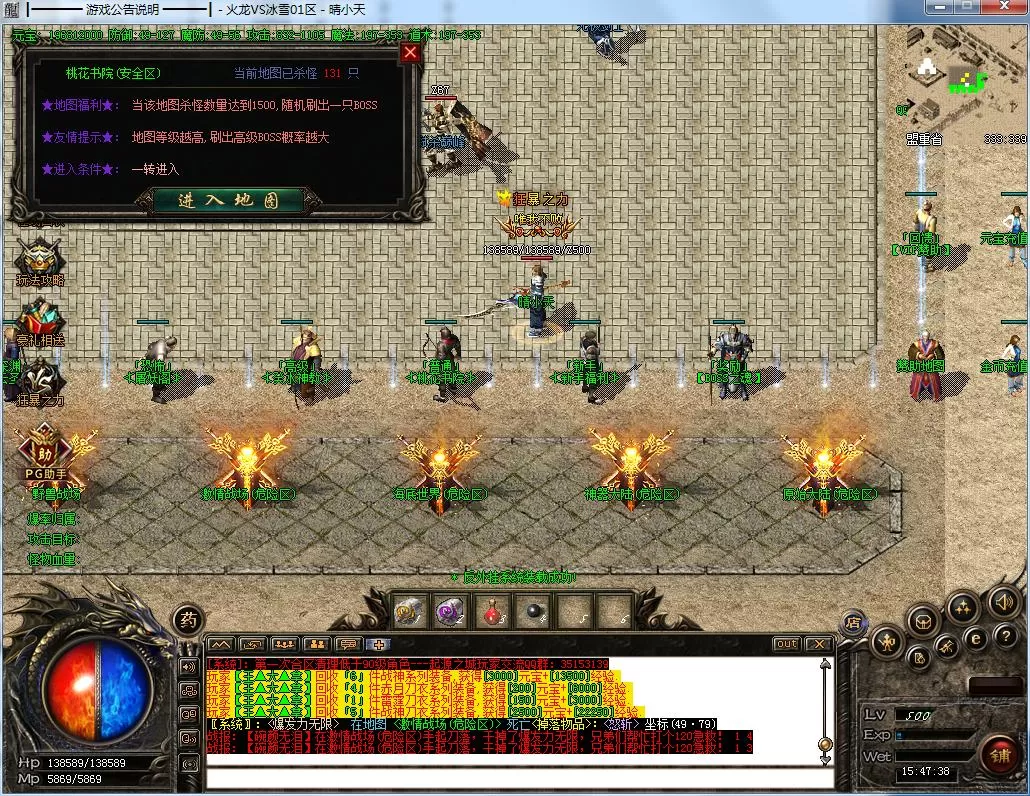Click the chat window's out button

click(786, 644)
